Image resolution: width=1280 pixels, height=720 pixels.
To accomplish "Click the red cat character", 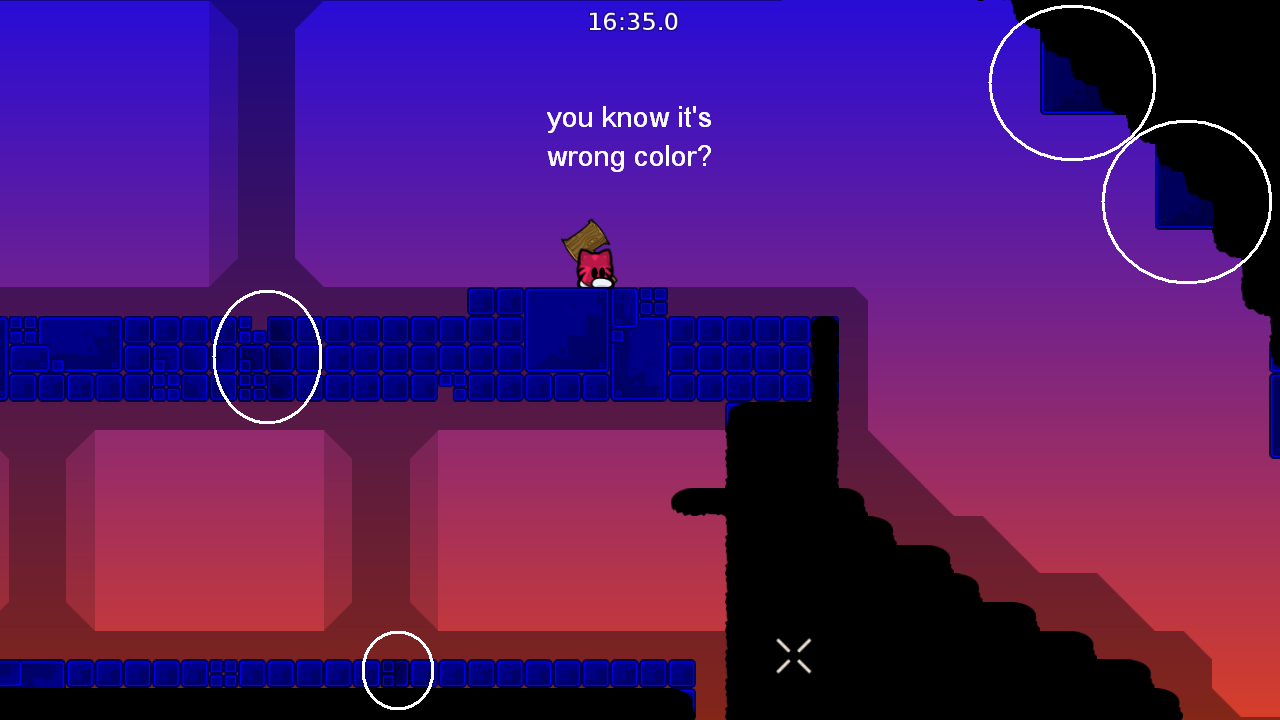I will coord(593,268).
